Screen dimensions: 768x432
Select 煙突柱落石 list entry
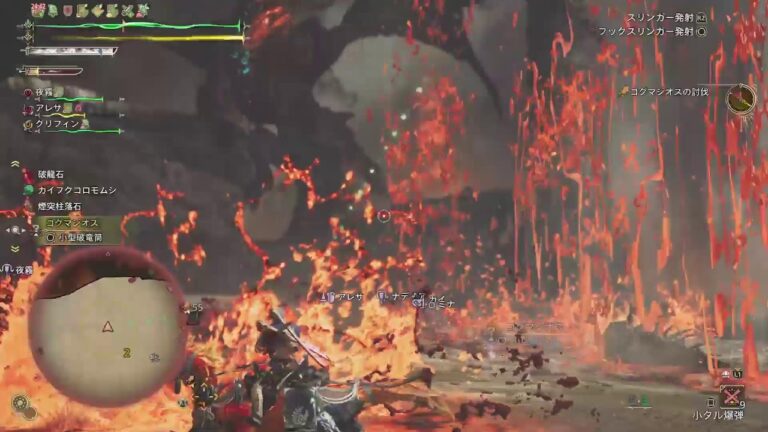coord(63,206)
